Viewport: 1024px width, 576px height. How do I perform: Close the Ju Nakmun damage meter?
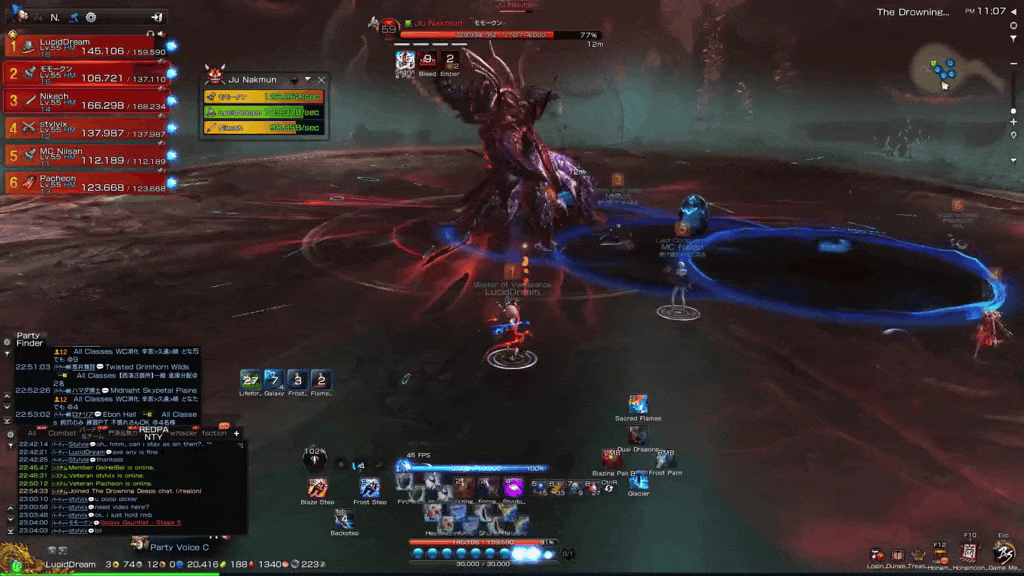[321, 79]
